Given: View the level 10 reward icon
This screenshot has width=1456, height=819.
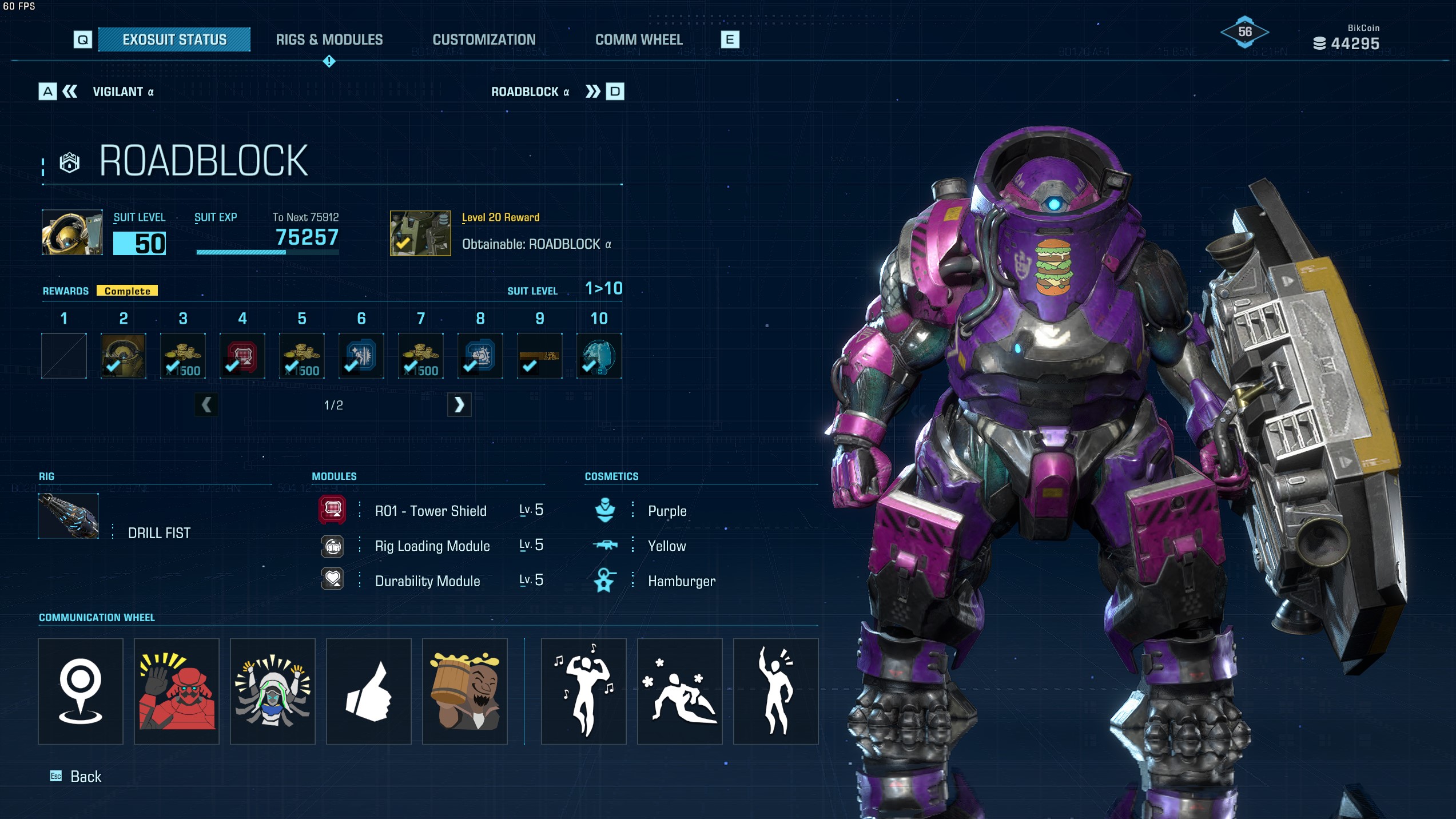Looking at the screenshot, I should tap(599, 356).
